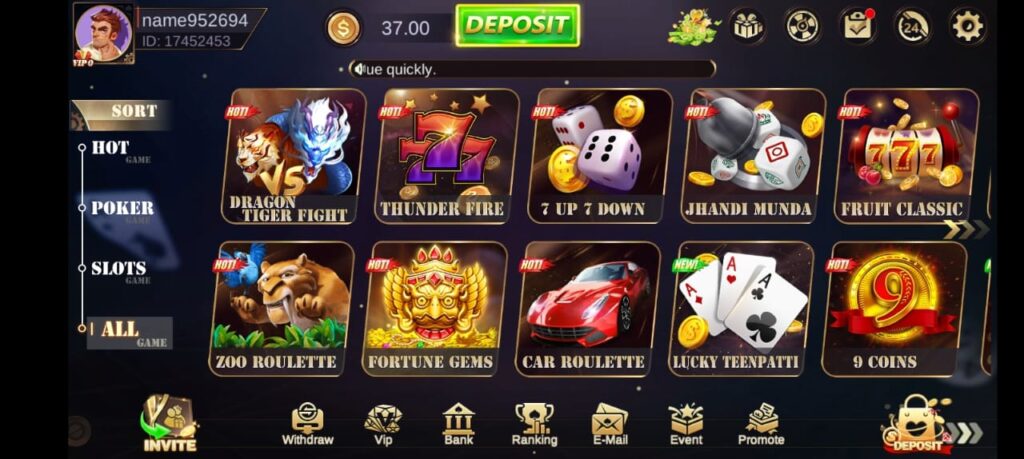Choose the Jhandi Munda game tile
Screen dimensions: 1024x459
tap(753, 156)
